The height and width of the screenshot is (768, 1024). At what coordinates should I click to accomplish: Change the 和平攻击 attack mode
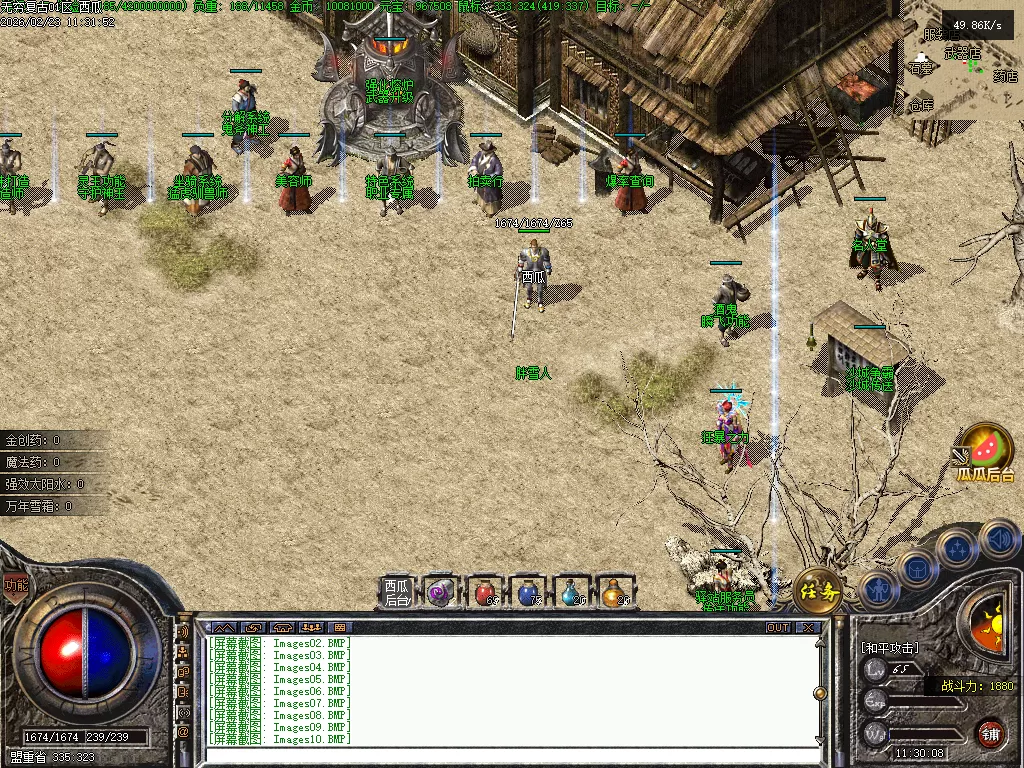click(889, 647)
